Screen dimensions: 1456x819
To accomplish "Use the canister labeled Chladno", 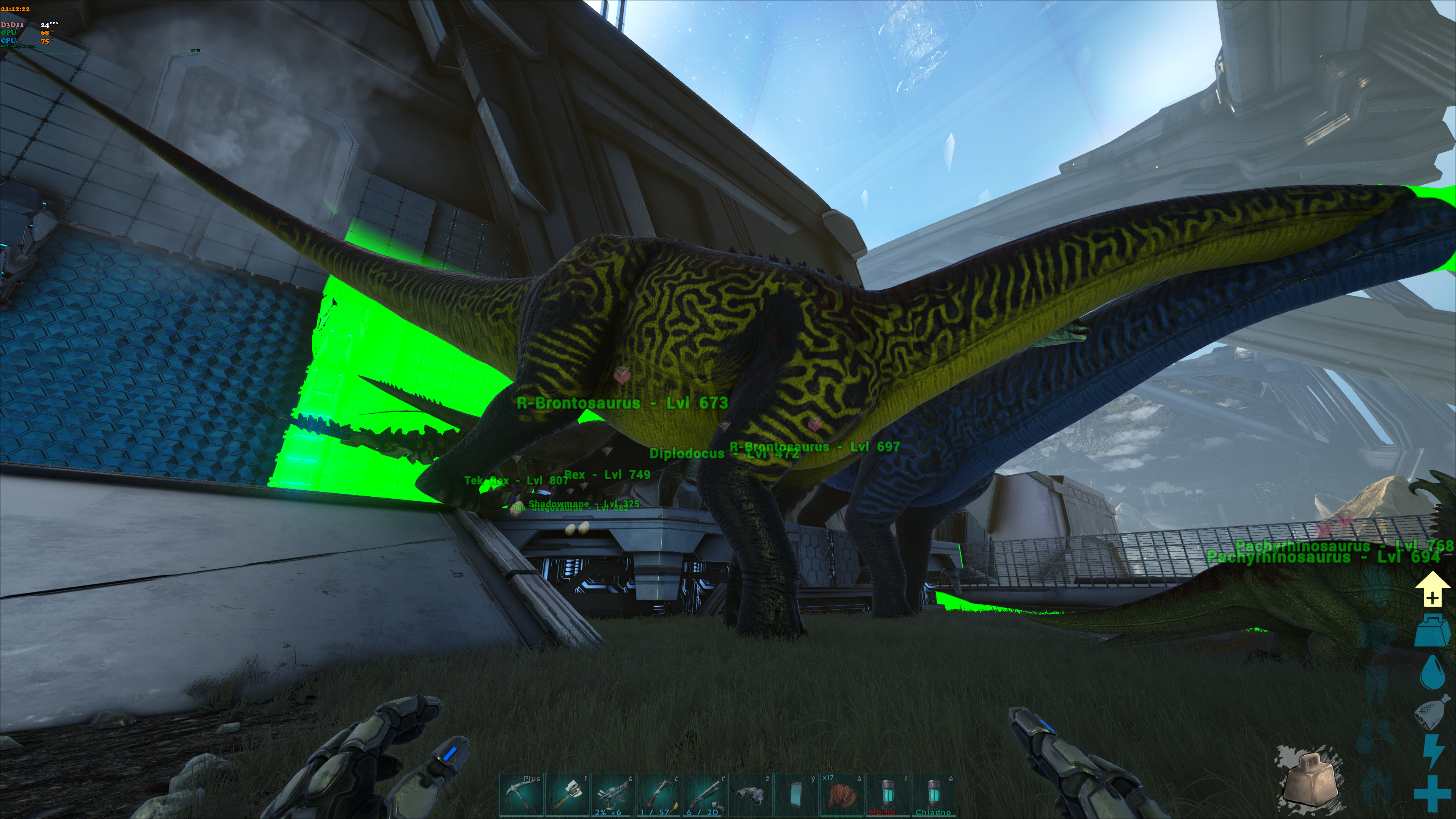I will [933, 795].
